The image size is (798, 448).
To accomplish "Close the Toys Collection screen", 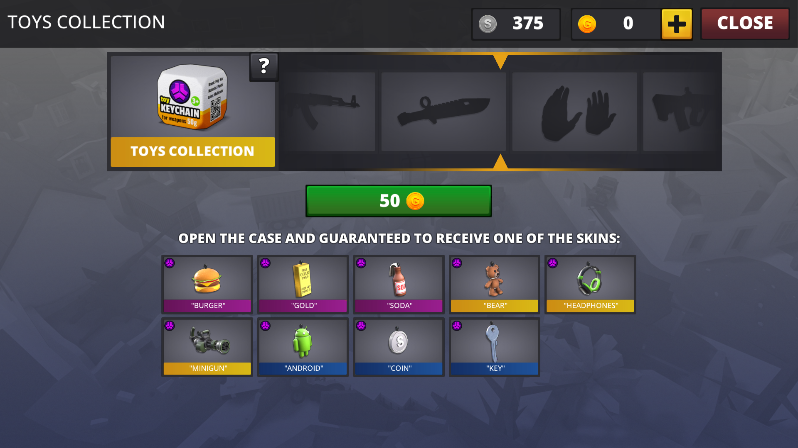I will (744, 23).
